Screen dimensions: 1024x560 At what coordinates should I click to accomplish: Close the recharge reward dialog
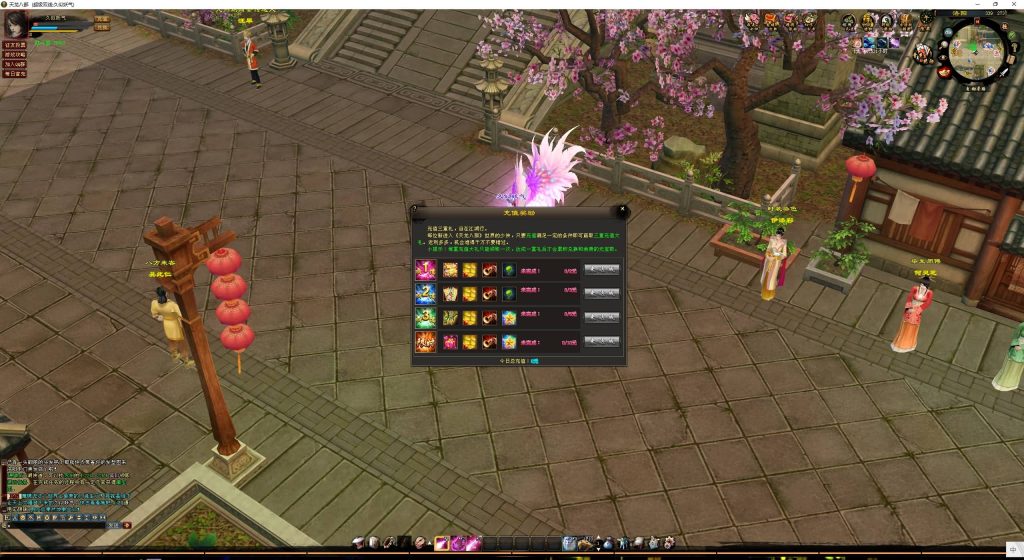623,210
